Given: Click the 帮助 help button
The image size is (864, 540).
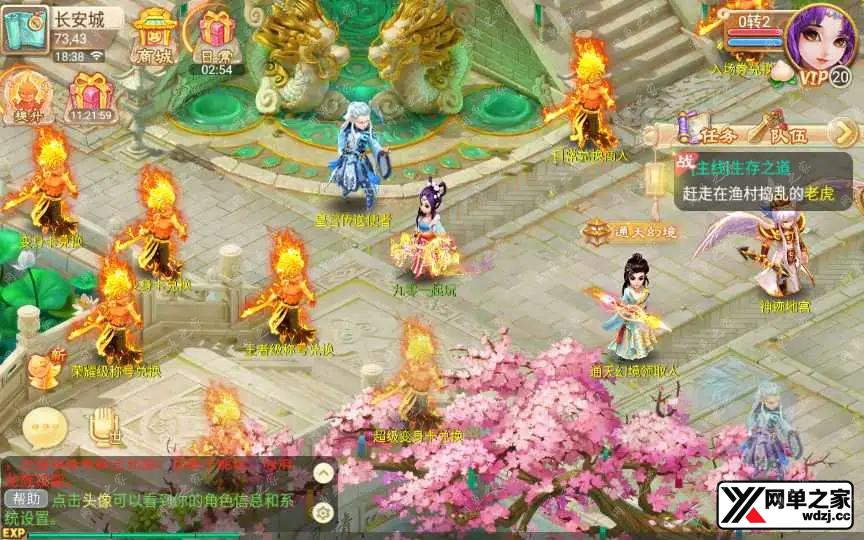Looking at the screenshot, I should (x=25, y=499).
